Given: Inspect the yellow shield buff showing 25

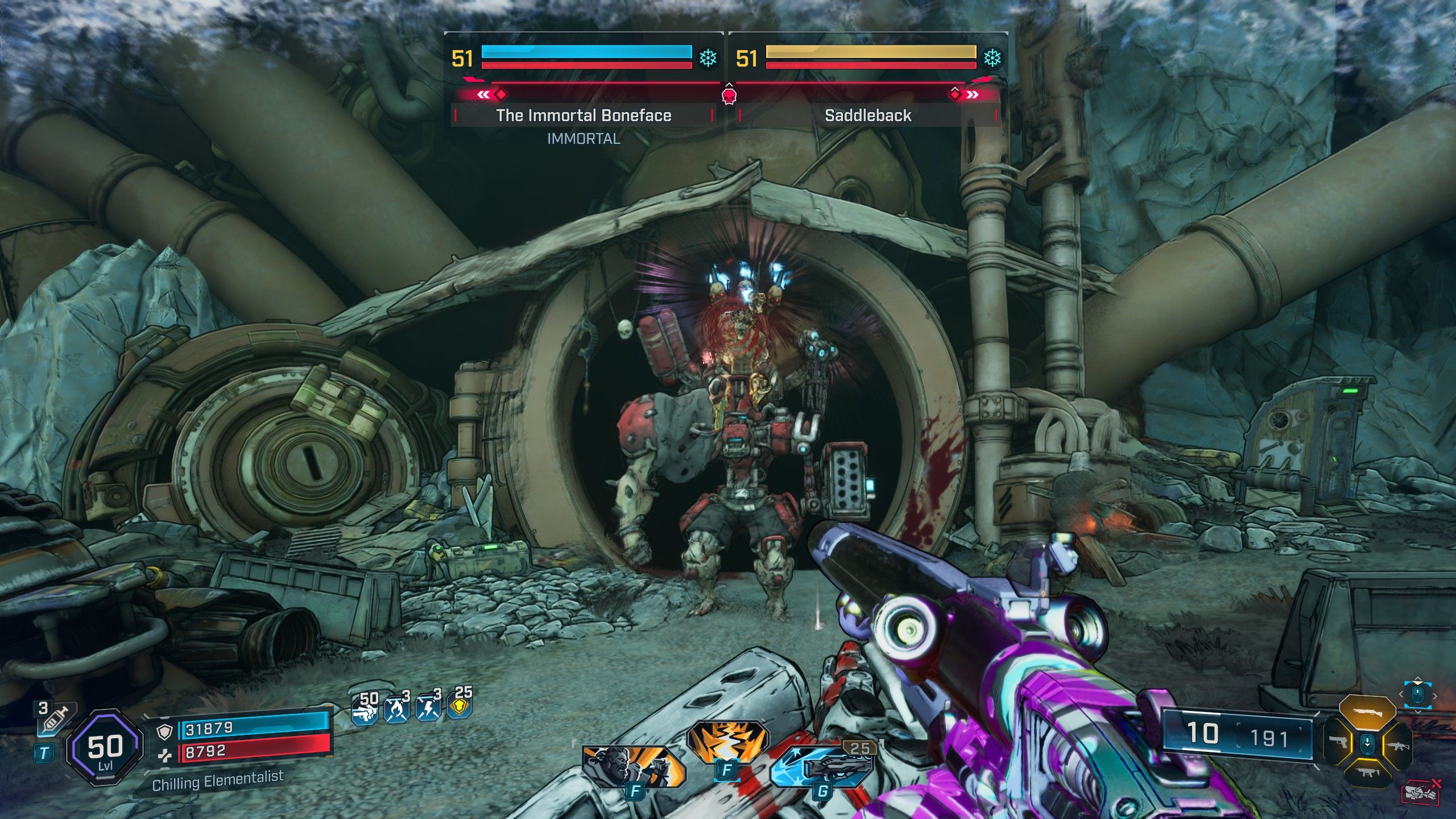Looking at the screenshot, I should (461, 706).
